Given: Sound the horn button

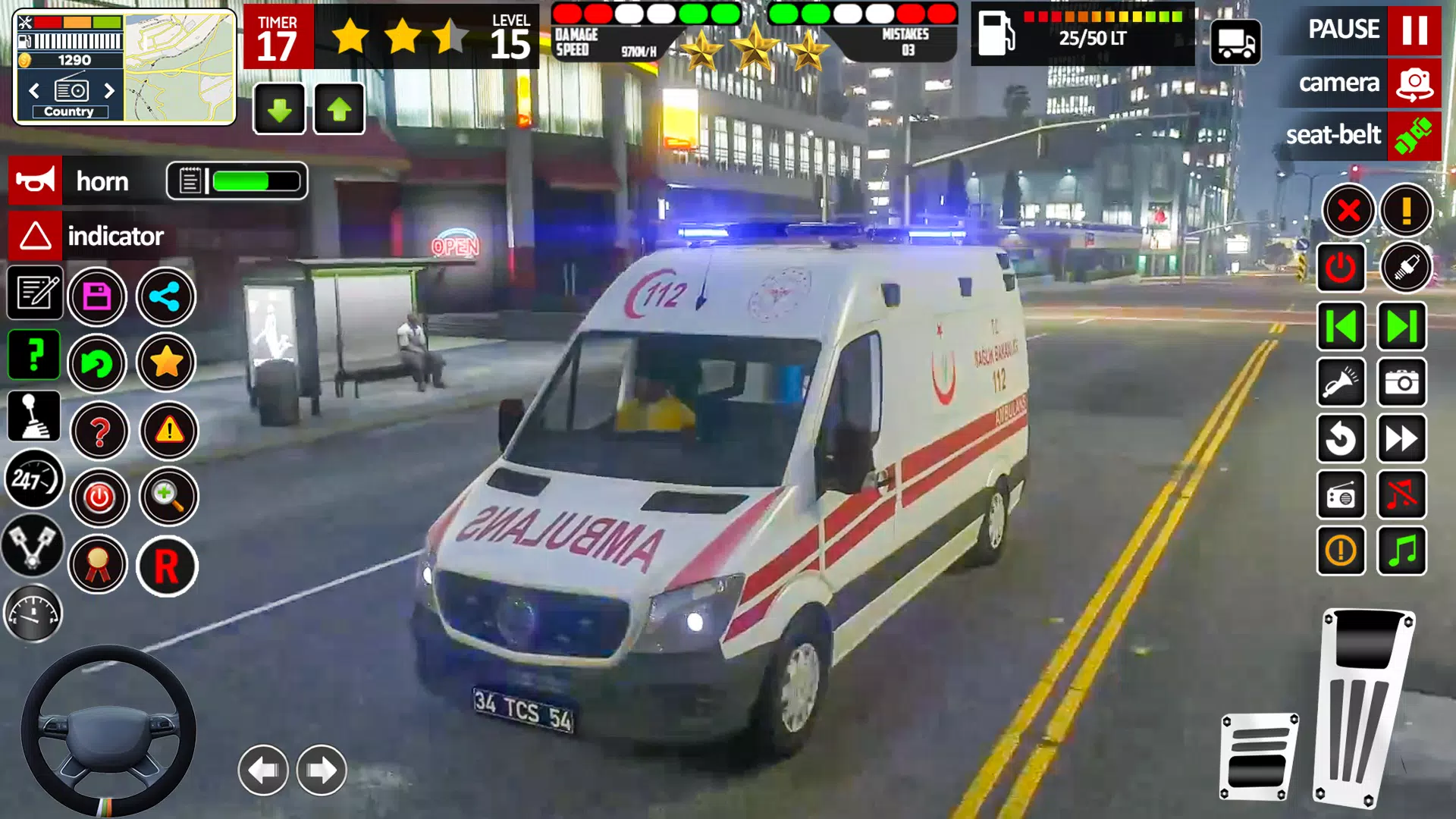Looking at the screenshot, I should tap(35, 181).
